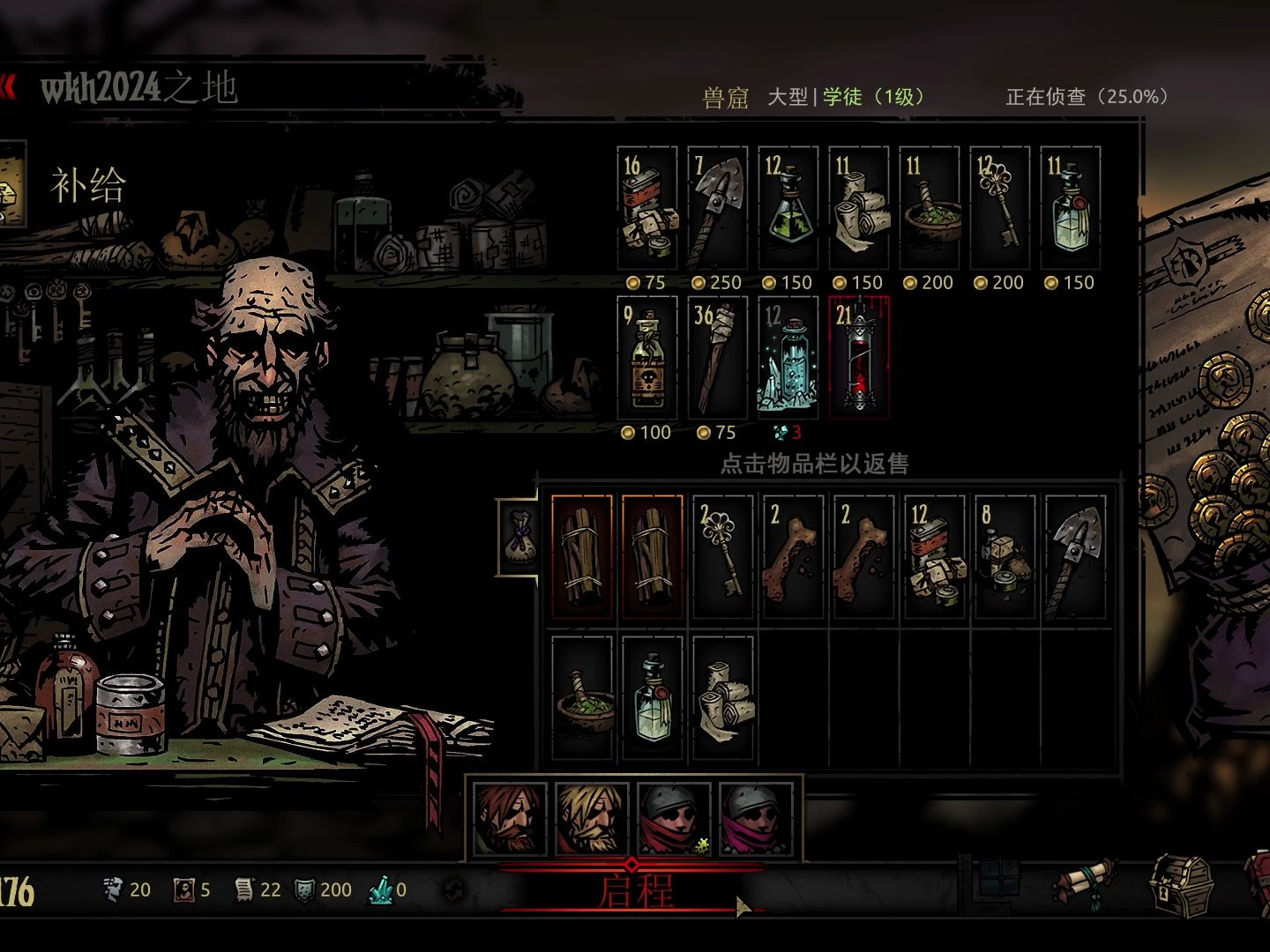Buy a torch for 75 gold
Image resolution: width=1270 pixels, height=952 pixels.
pyautogui.click(x=718, y=359)
